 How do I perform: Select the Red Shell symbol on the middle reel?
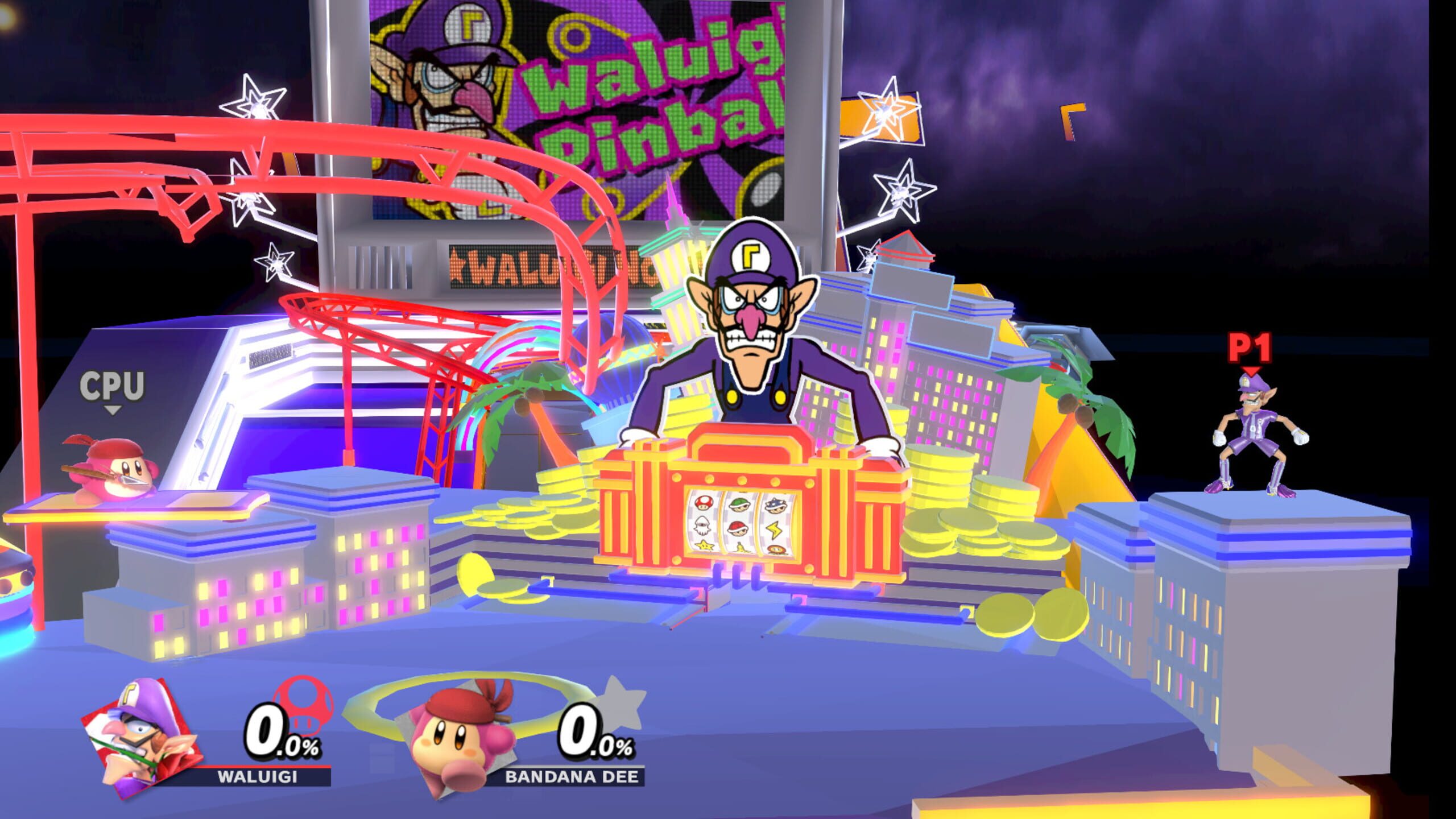pyautogui.click(x=737, y=528)
